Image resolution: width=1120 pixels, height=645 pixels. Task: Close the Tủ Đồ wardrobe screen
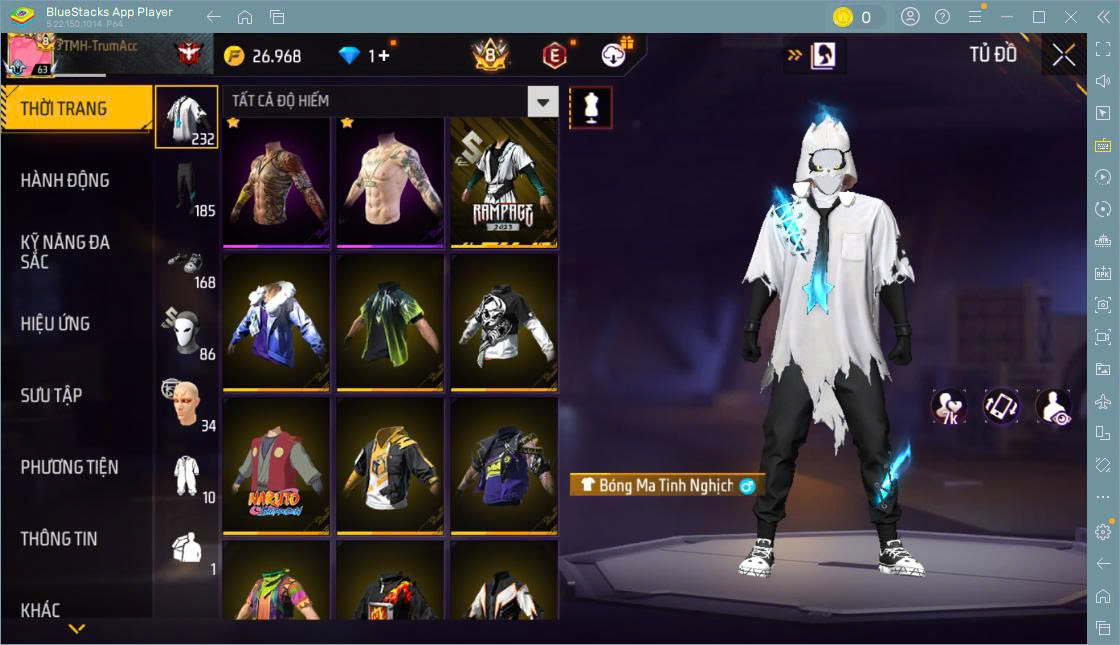pyautogui.click(x=1064, y=56)
